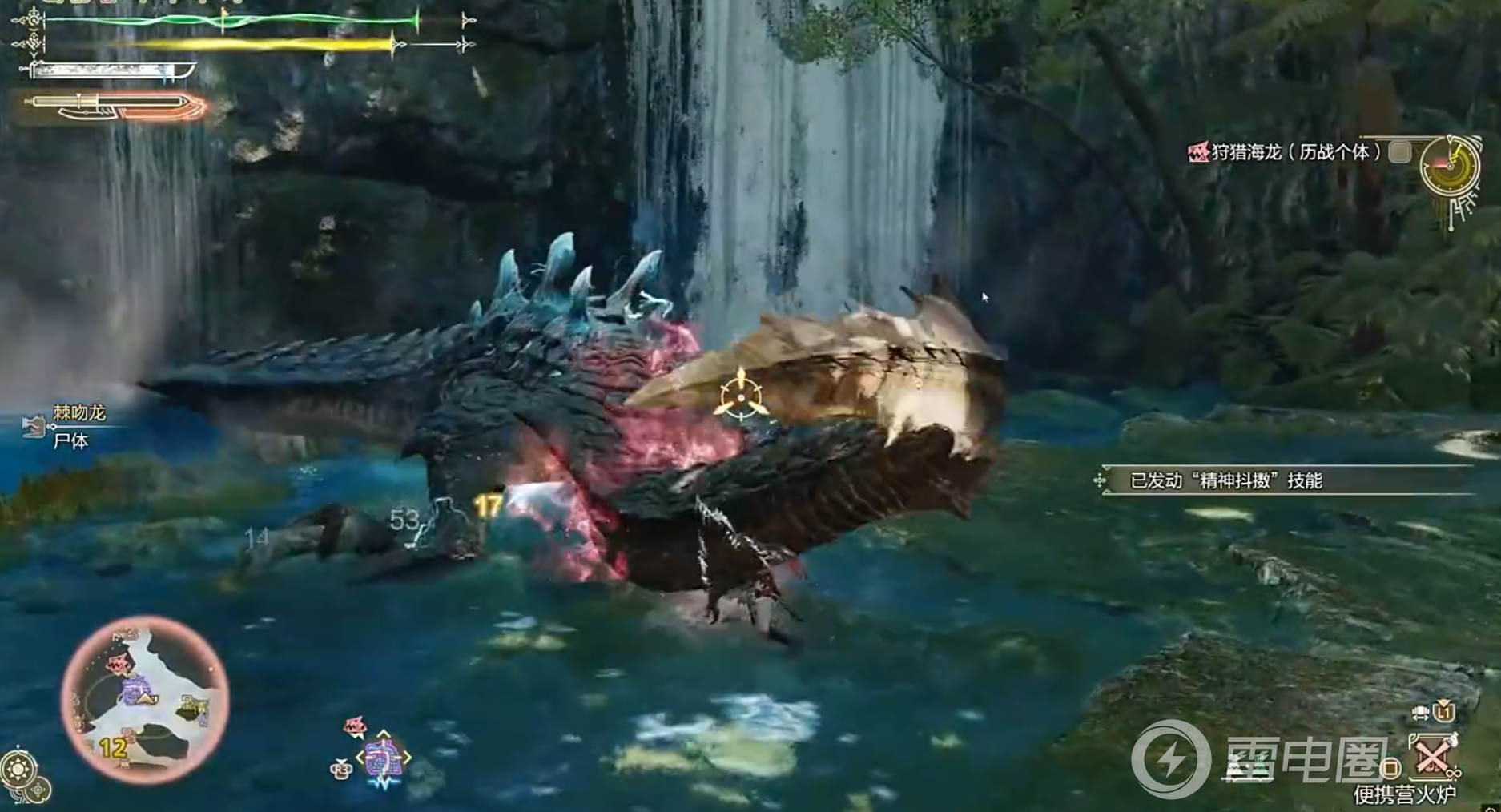Click the red monster marker on minimap
The height and width of the screenshot is (812, 1501).
coord(119,665)
